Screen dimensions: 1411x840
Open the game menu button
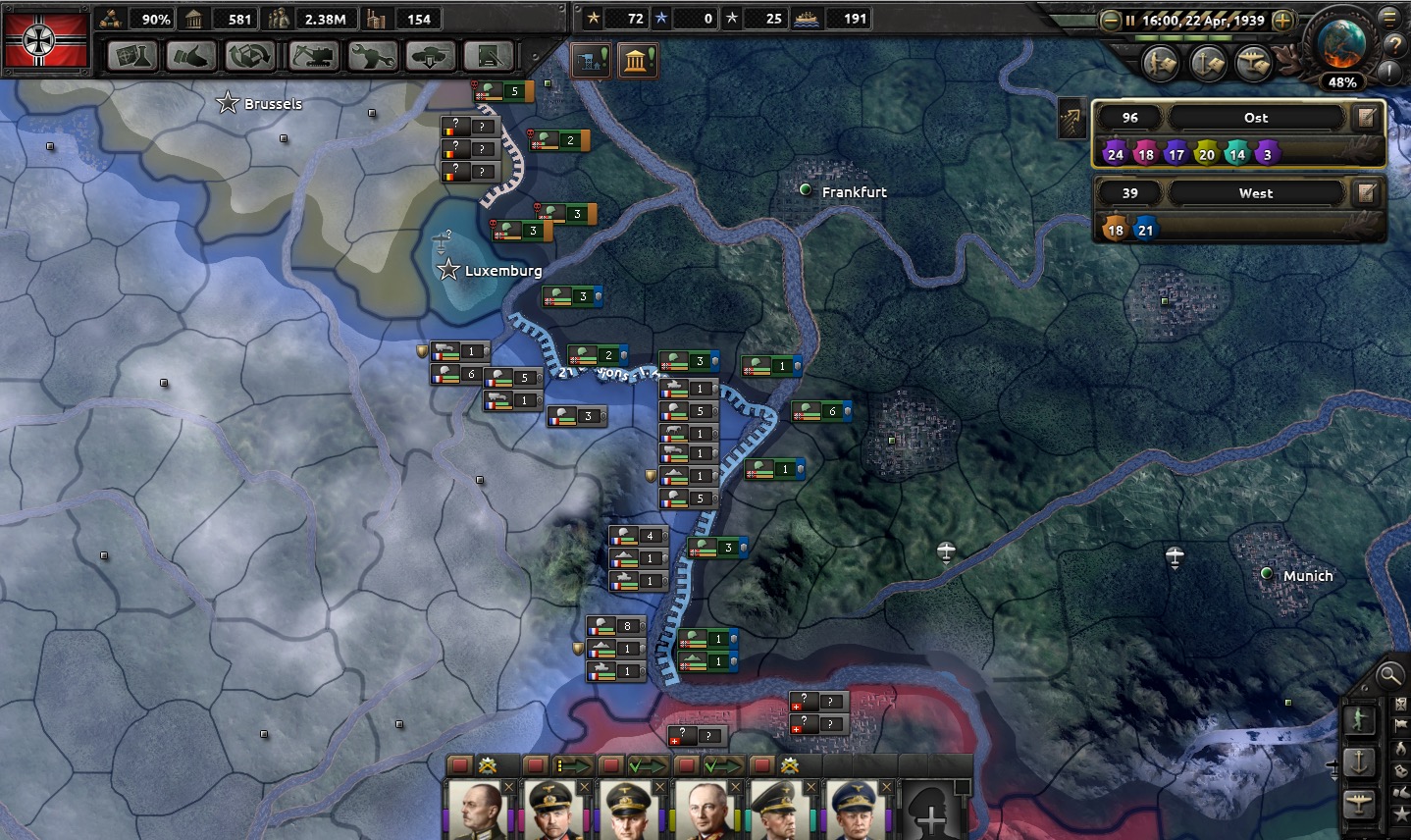tap(1390, 17)
